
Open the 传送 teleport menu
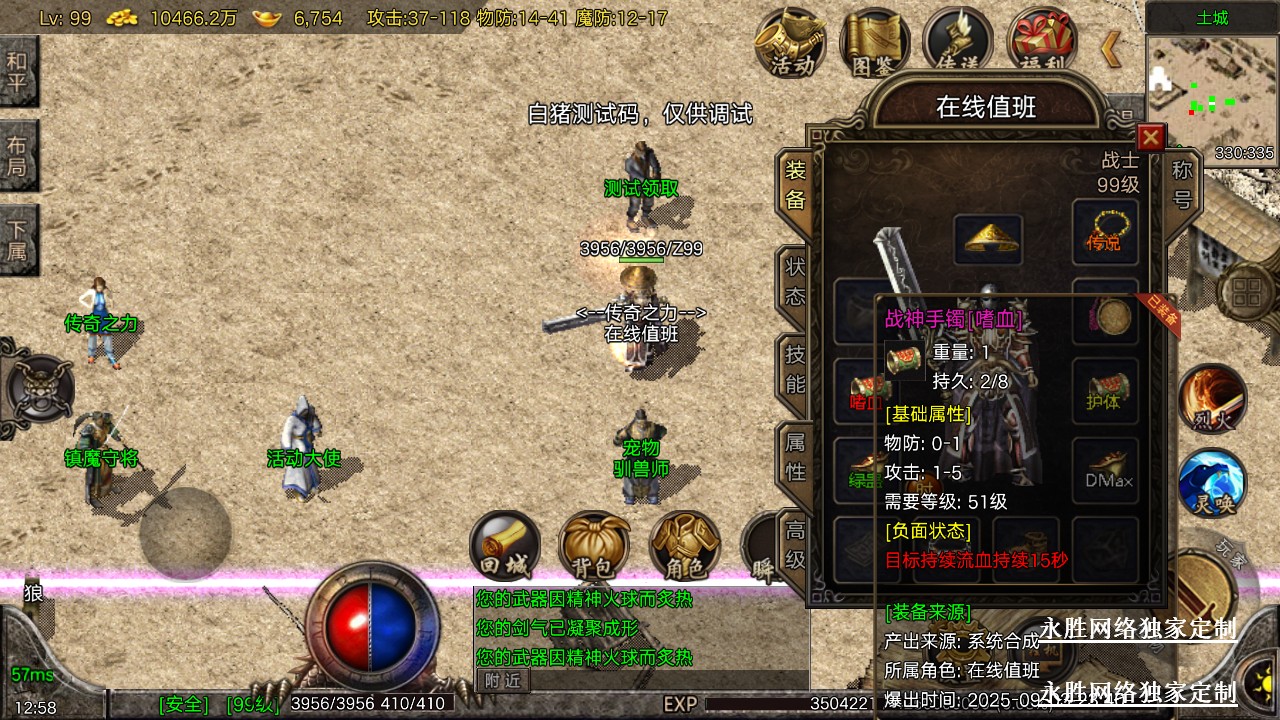click(x=957, y=42)
